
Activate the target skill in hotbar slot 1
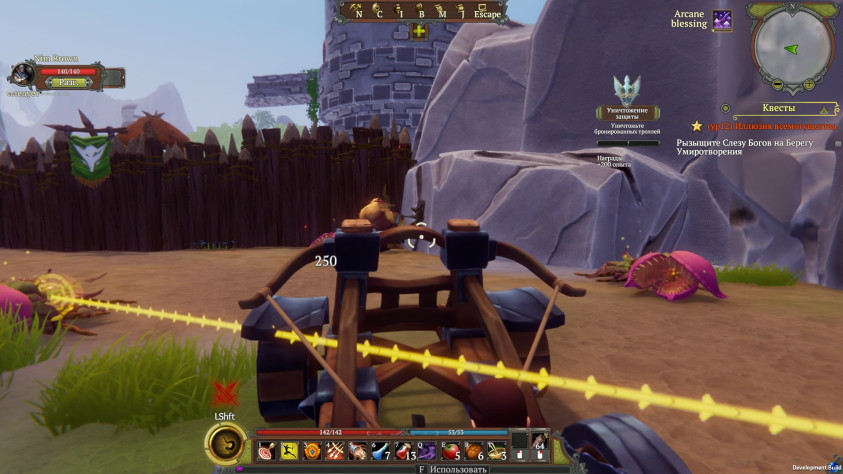265,452
